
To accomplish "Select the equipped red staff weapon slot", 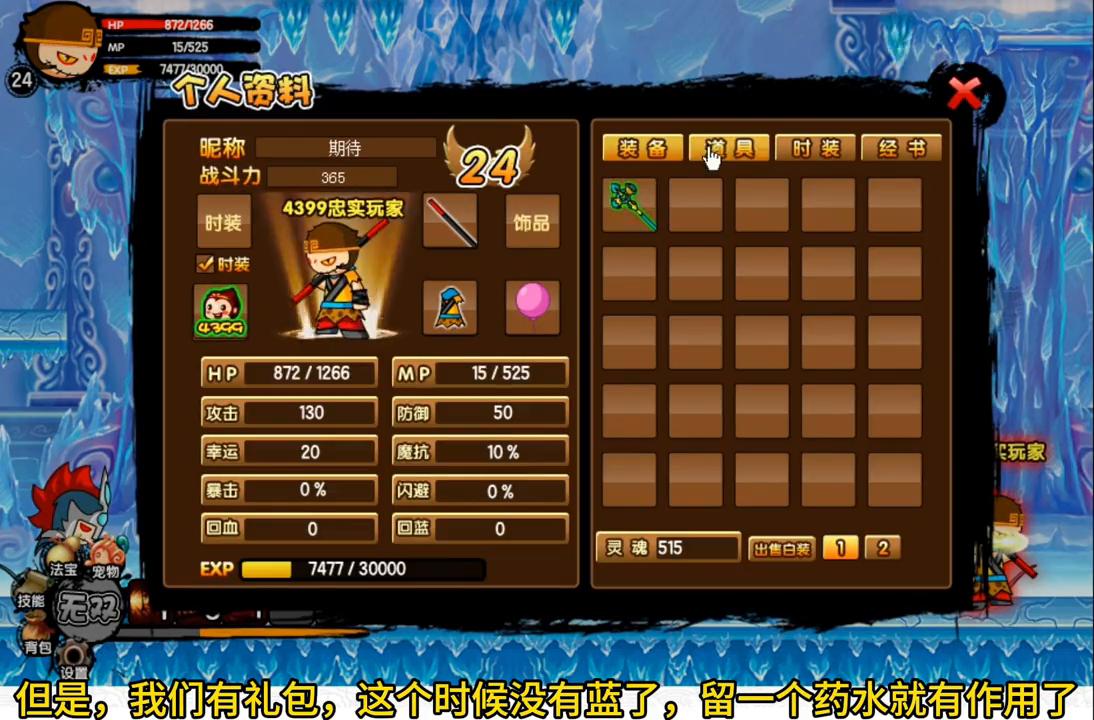I will click(x=450, y=222).
